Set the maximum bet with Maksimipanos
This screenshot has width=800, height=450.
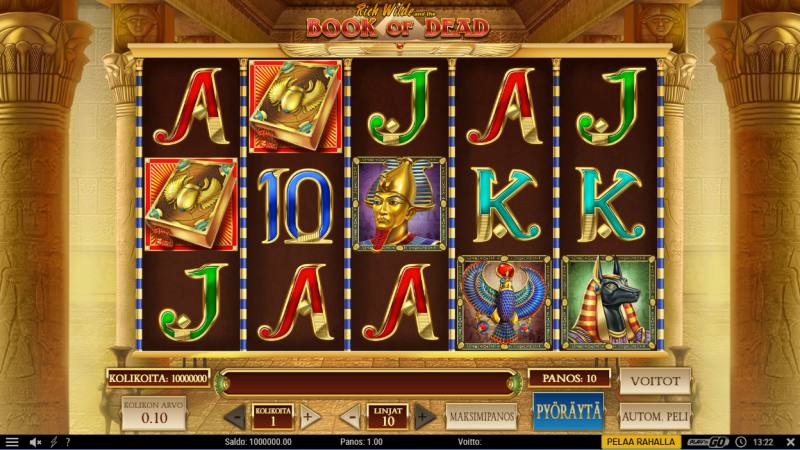[481, 413]
